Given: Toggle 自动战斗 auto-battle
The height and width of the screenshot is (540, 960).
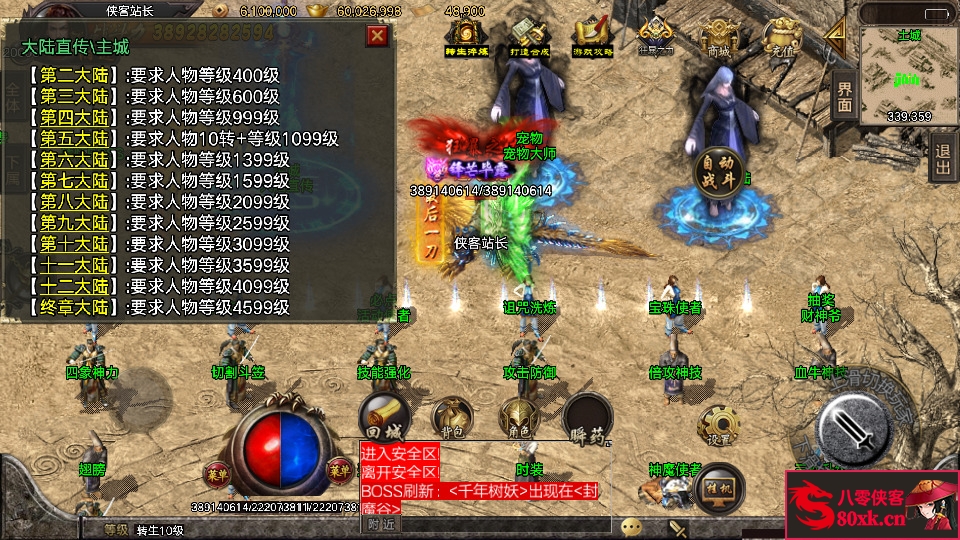Looking at the screenshot, I should tap(720, 171).
